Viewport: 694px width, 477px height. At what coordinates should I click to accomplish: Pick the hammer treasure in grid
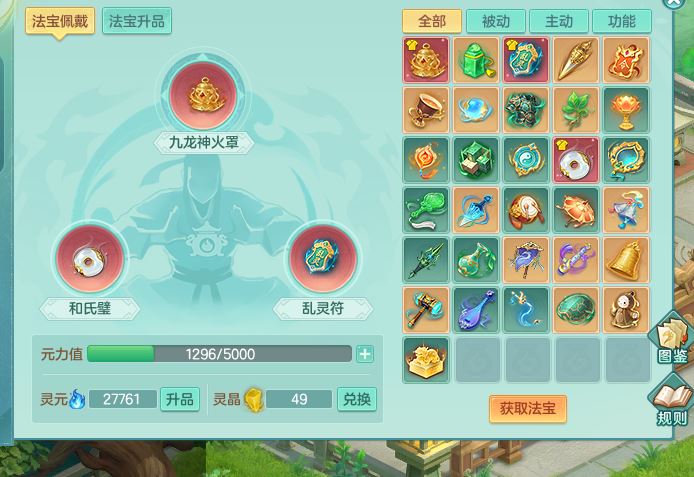coord(426,309)
